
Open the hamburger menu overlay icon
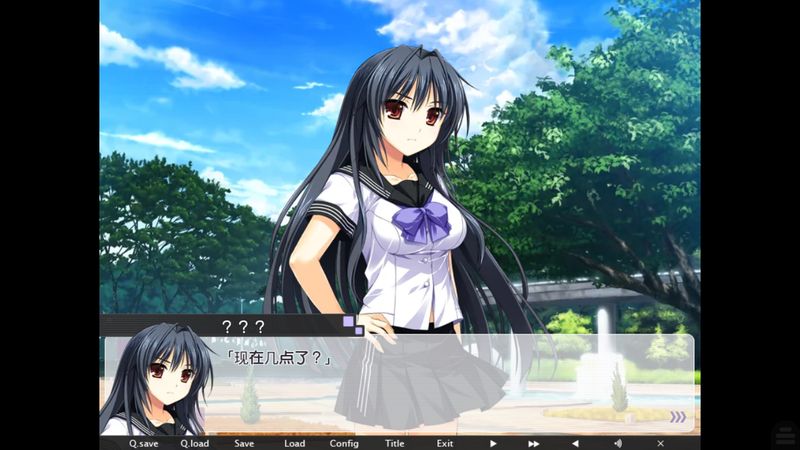(x=784, y=434)
